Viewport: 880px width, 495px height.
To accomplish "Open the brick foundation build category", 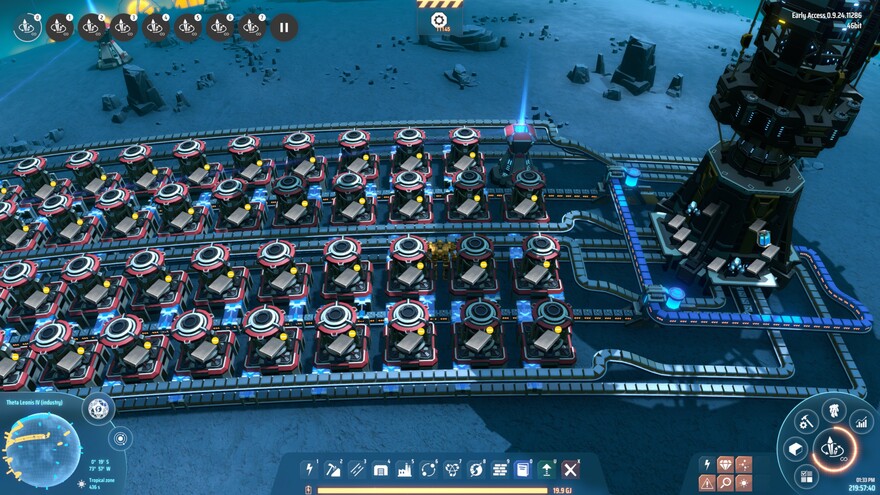I will (500, 469).
